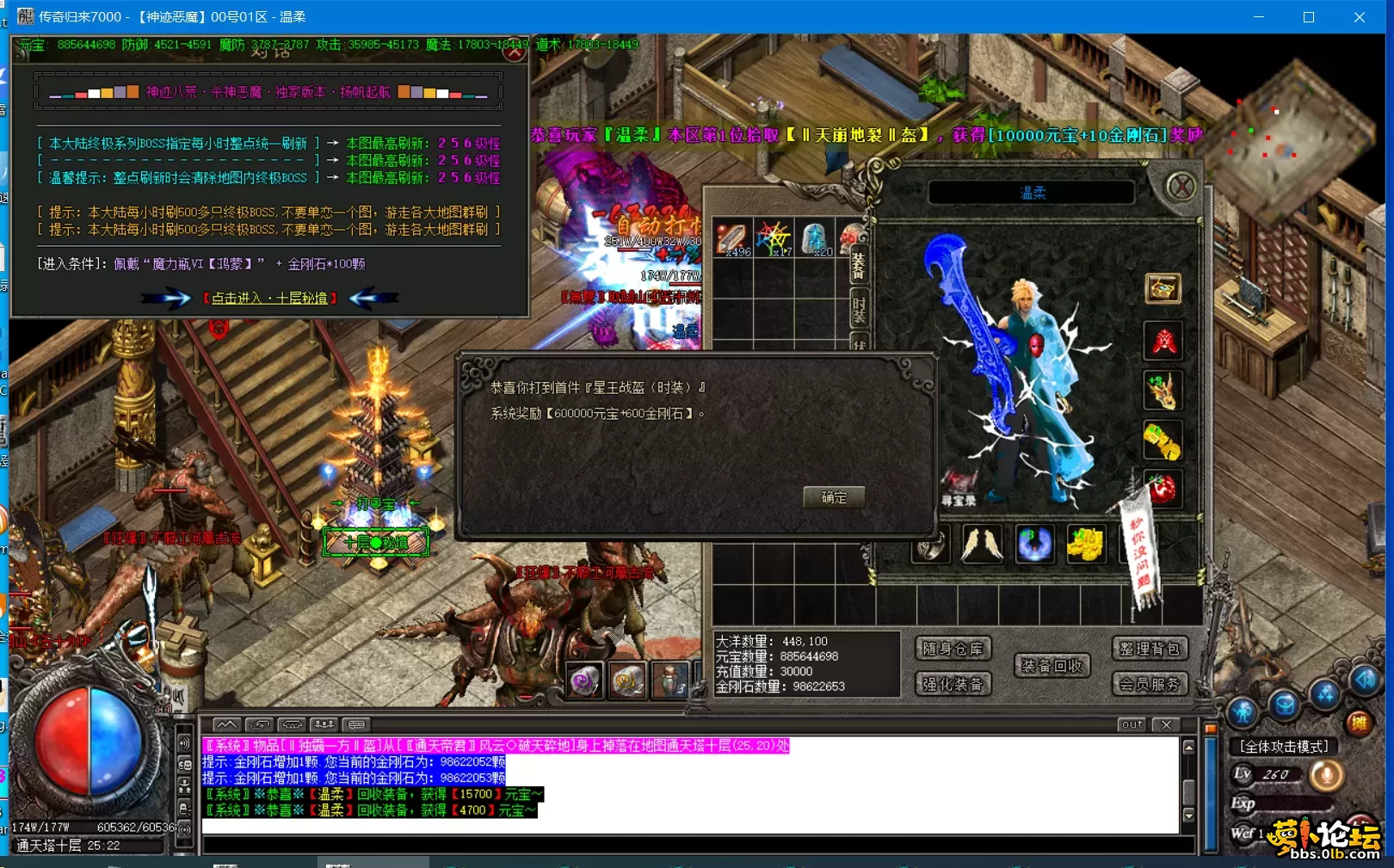This screenshot has width=1394, height=868.
Task: Select the gold ingot icon at panel bottom row
Action: coord(1086,542)
